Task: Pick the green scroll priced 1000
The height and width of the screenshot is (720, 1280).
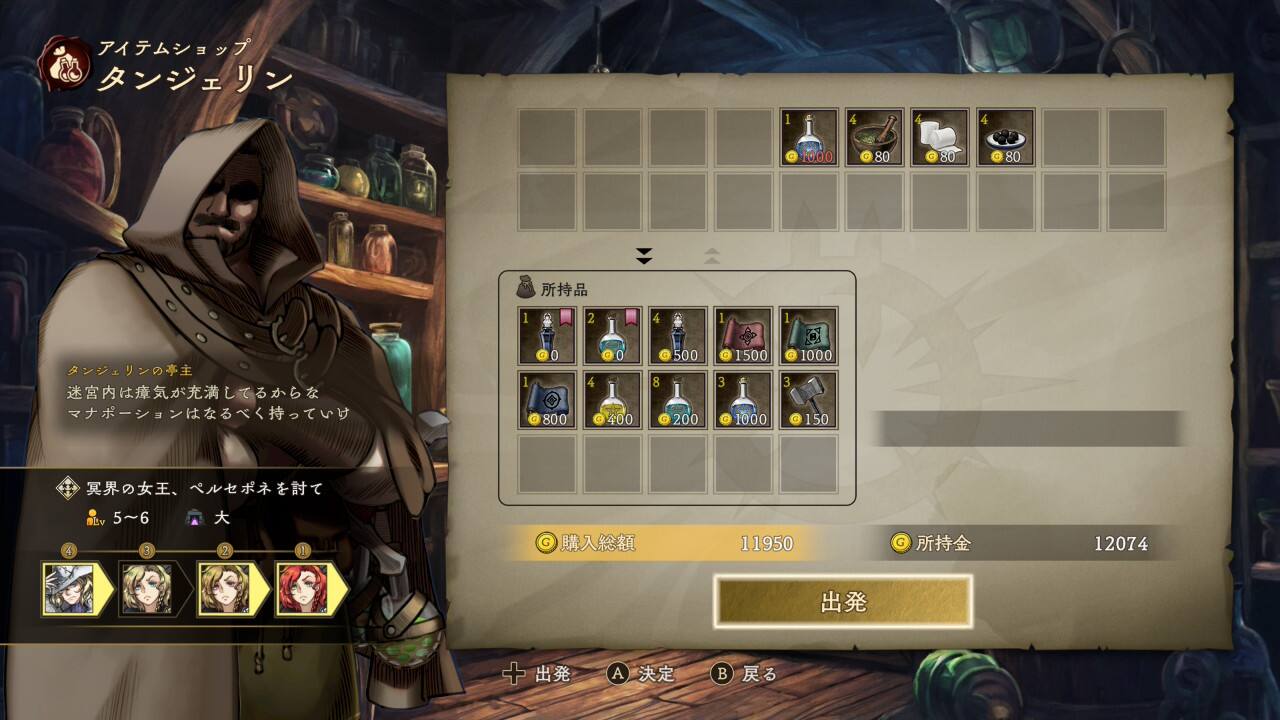Action: click(x=808, y=335)
